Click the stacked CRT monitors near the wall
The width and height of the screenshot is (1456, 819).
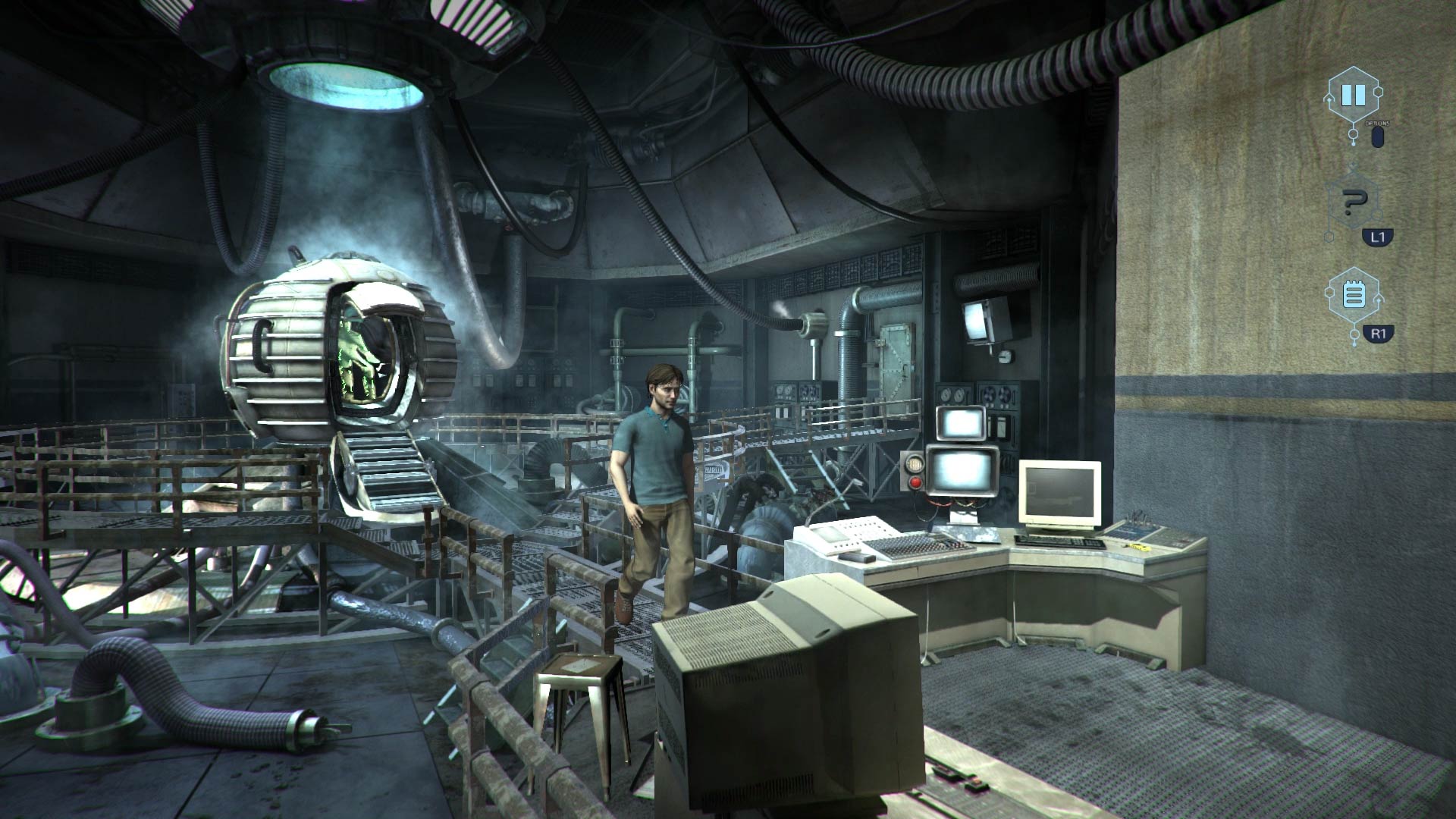(961, 444)
